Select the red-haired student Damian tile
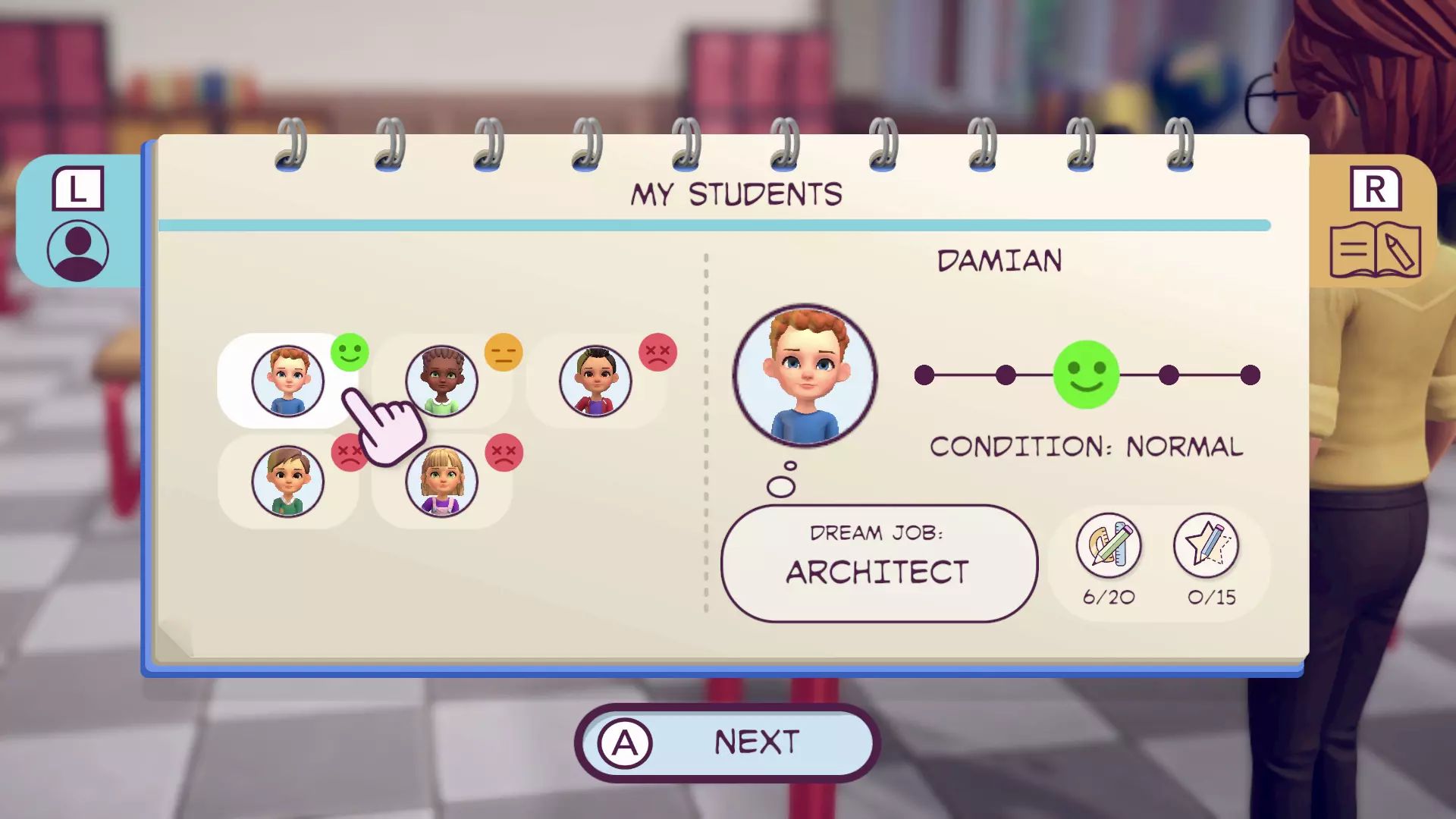Screen dimensions: 1456x819 tap(287, 381)
